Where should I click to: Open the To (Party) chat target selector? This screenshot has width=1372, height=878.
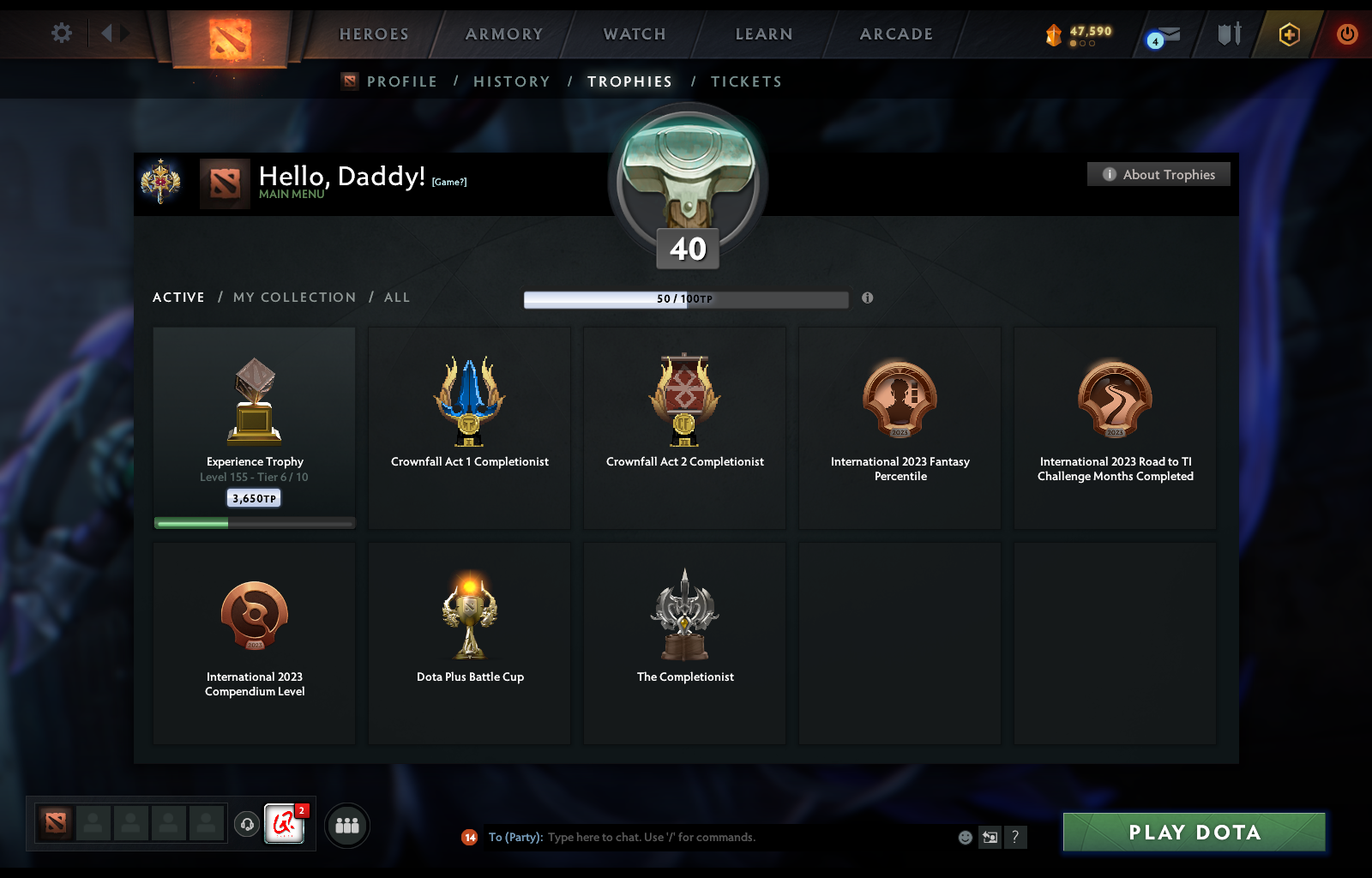pyautogui.click(x=515, y=838)
